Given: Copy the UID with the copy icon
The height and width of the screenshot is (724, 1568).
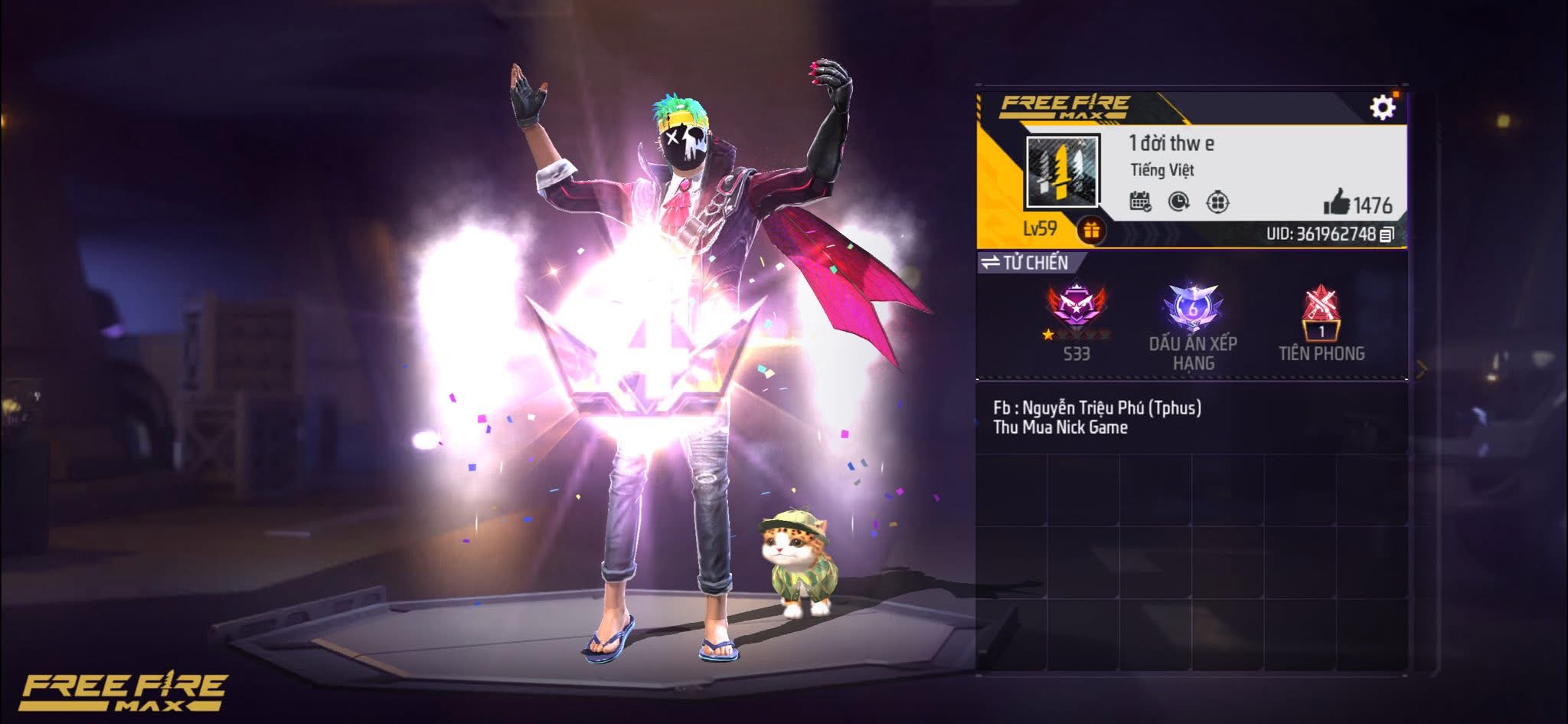Looking at the screenshot, I should pos(1387,234).
